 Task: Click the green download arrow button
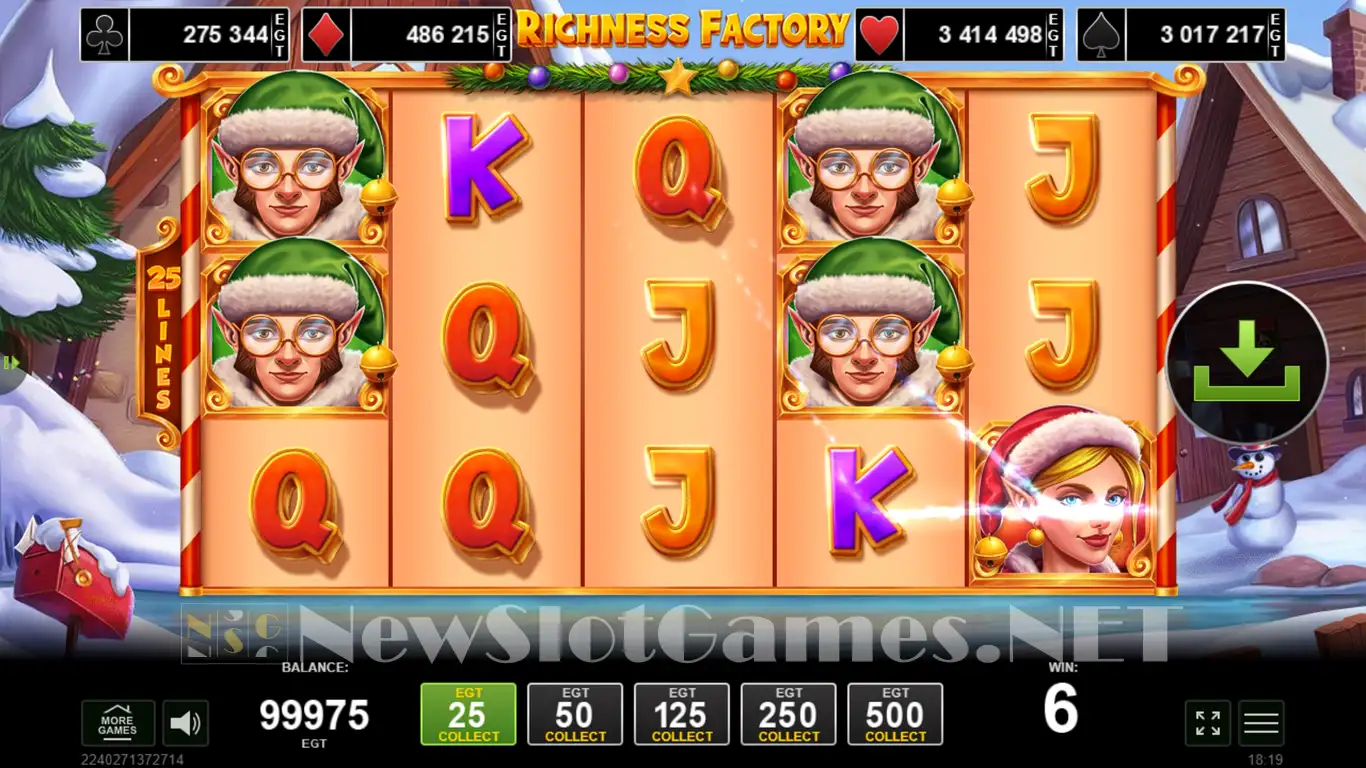coord(1246,364)
